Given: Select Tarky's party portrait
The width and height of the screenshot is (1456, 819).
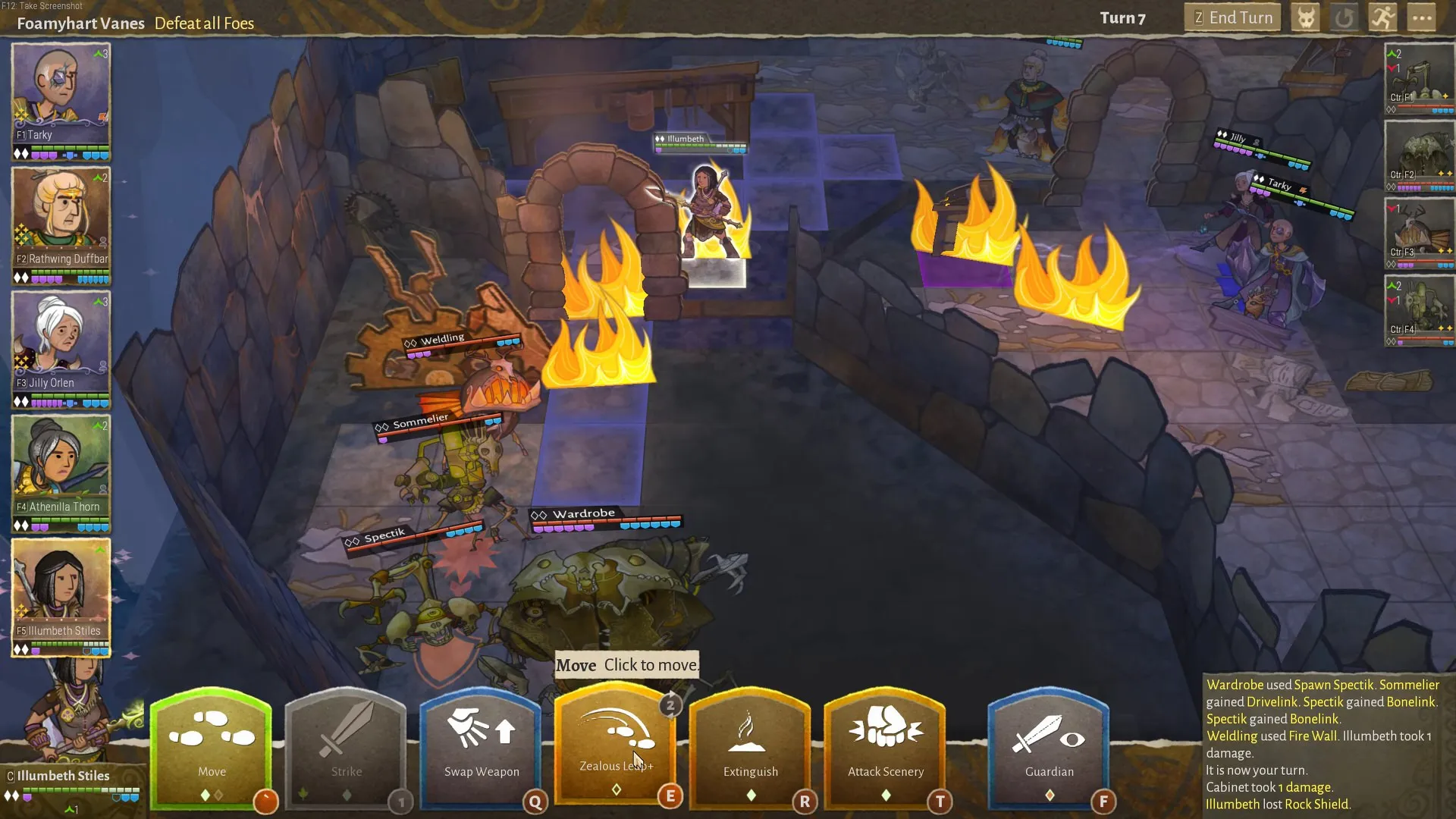Looking at the screenshot, I should point(61,95).
